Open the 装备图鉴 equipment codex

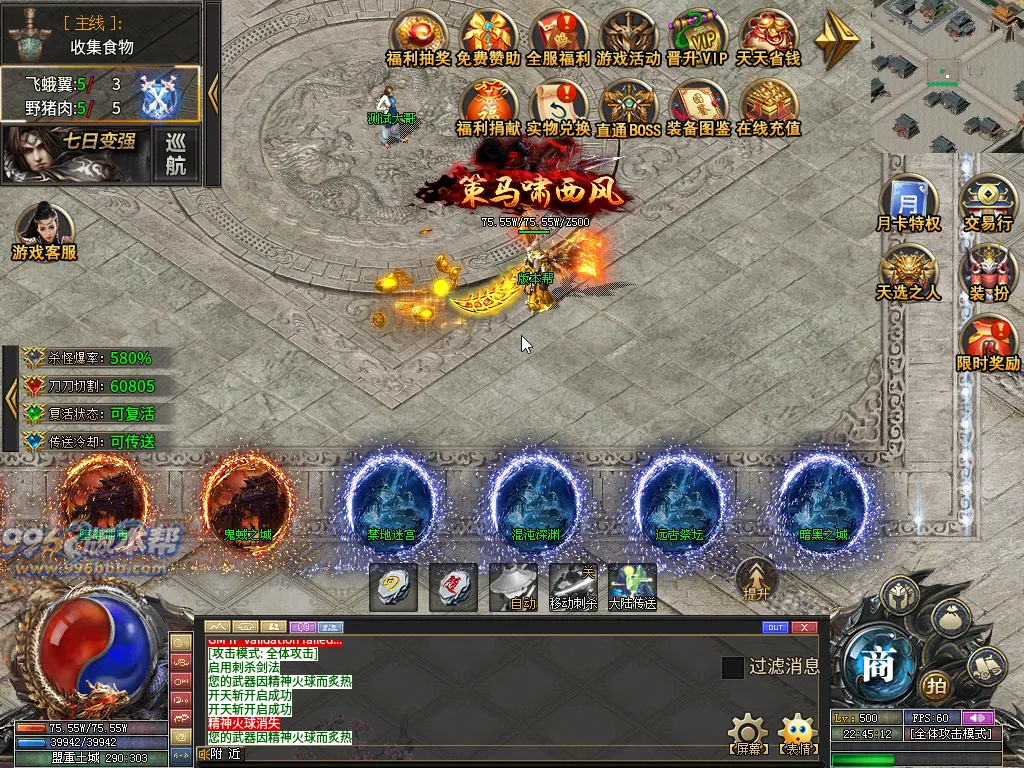[x=698, y=107]
